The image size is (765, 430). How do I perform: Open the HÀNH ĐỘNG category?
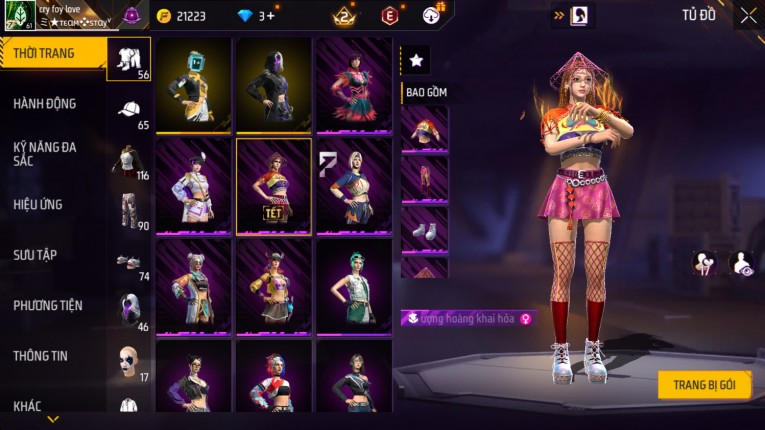click(45, 104)
